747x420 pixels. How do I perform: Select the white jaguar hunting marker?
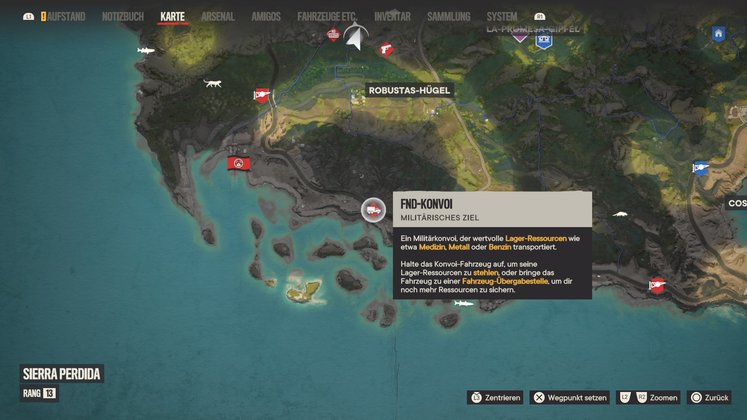[213, 83]
